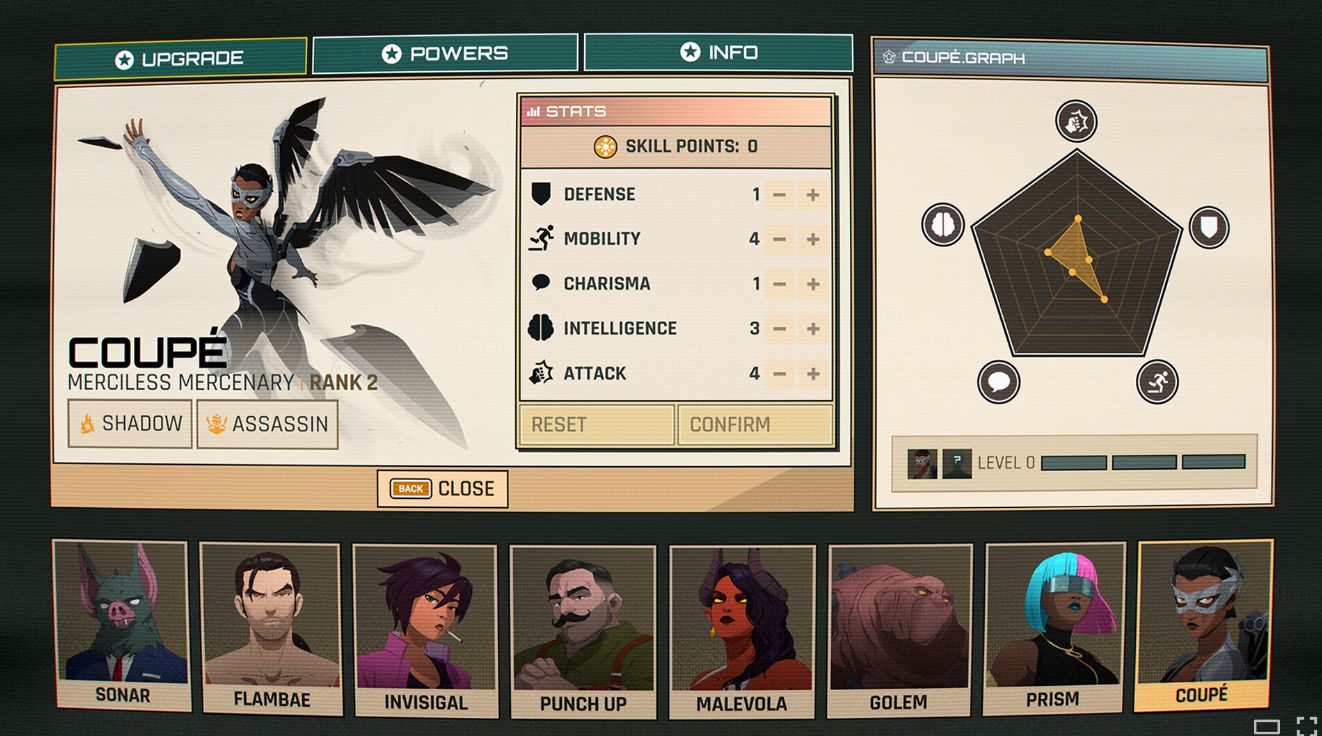Select the Upgrade tab
Image resolution: width=1322 pixels, height=736 pixels.
click(180, 59)
